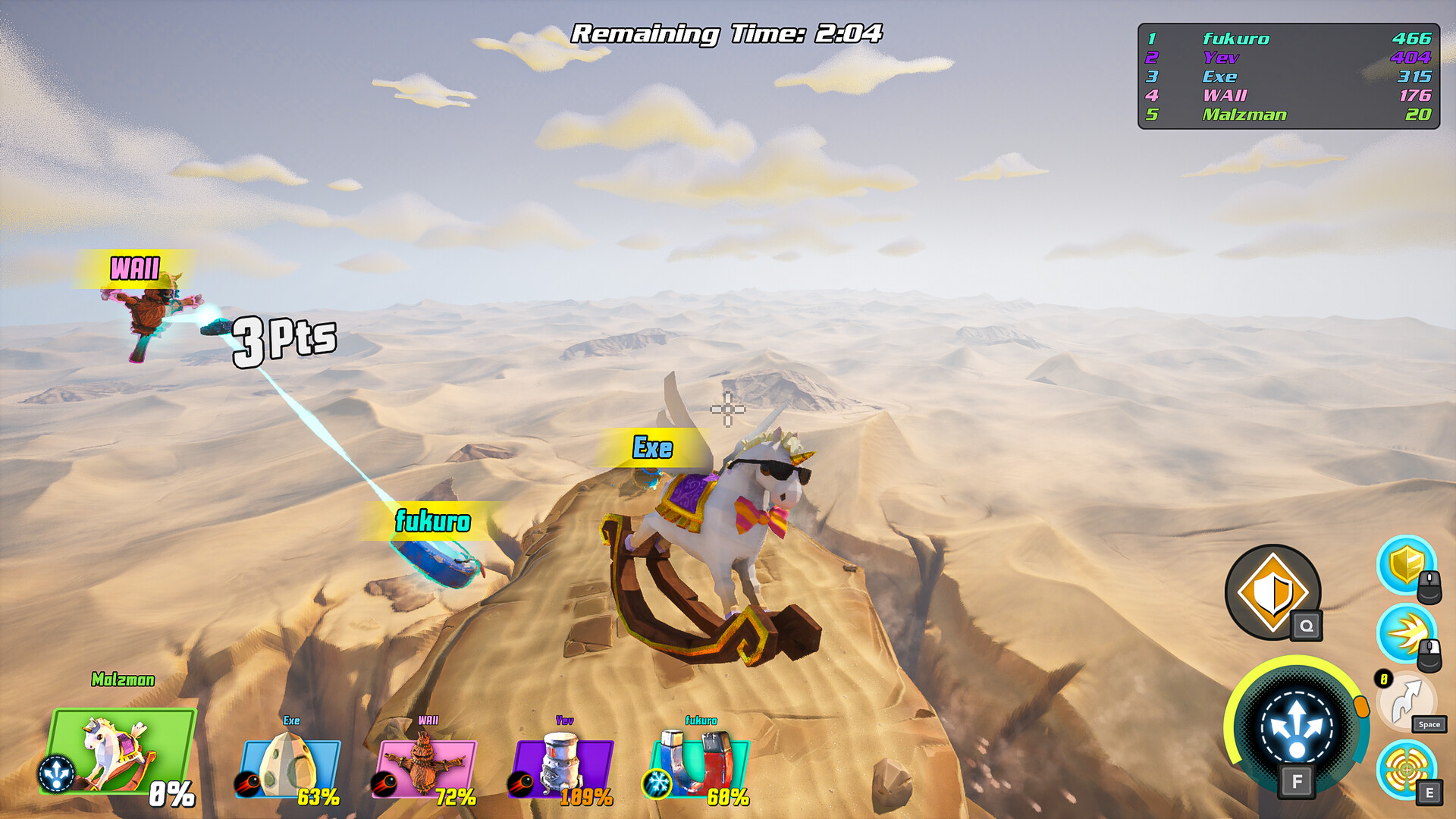Expand the leaderboard panel

coord(1289,76)
